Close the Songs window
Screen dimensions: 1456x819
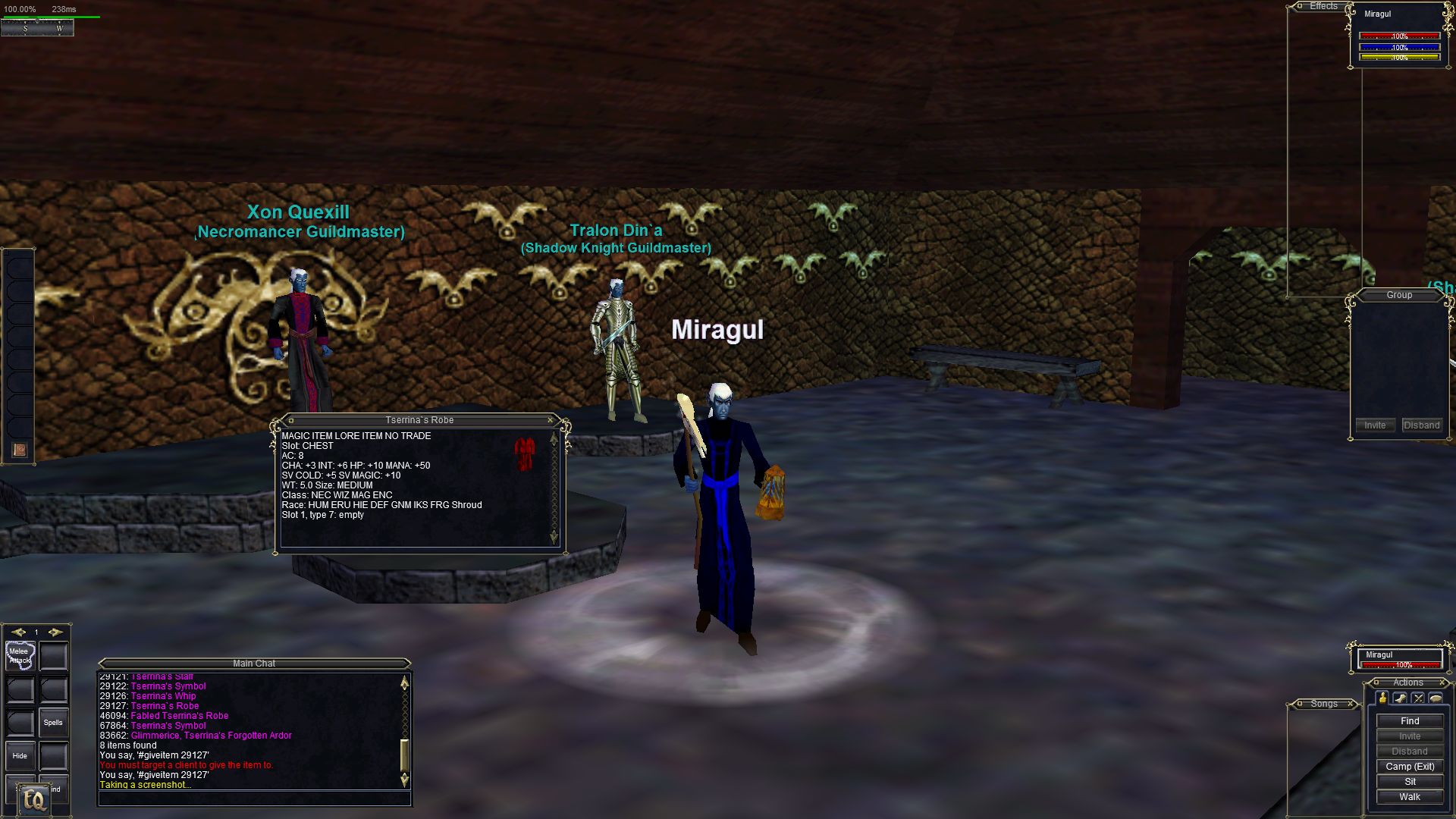(1351, 704)
